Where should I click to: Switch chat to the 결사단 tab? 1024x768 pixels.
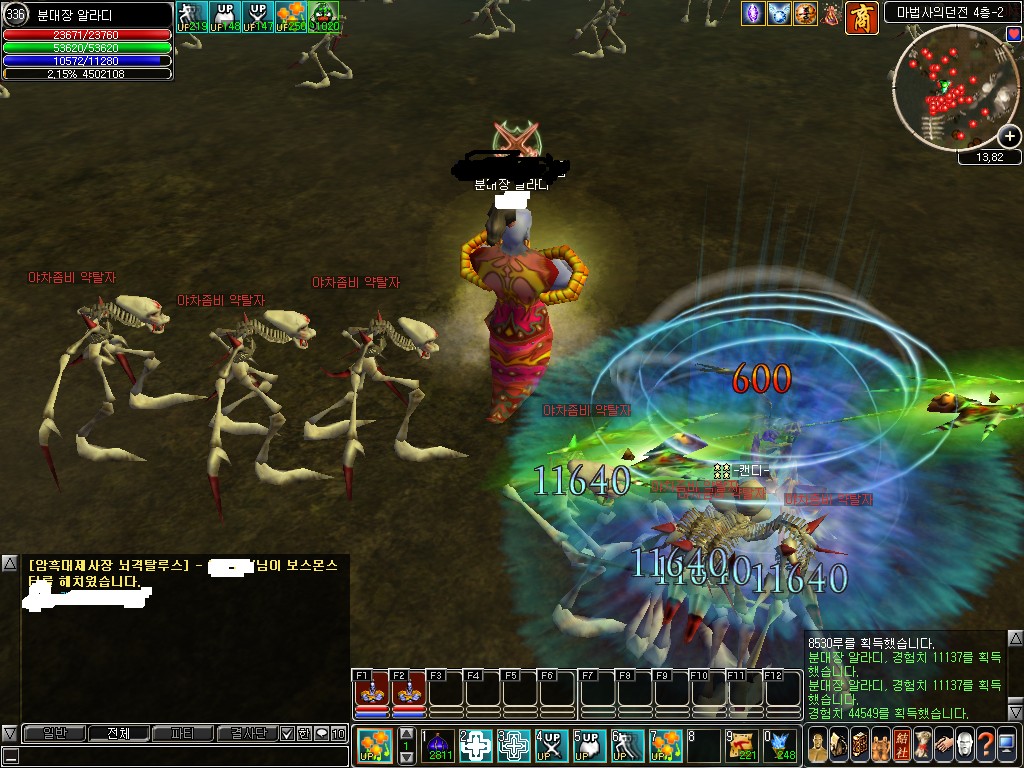[247, 733]
